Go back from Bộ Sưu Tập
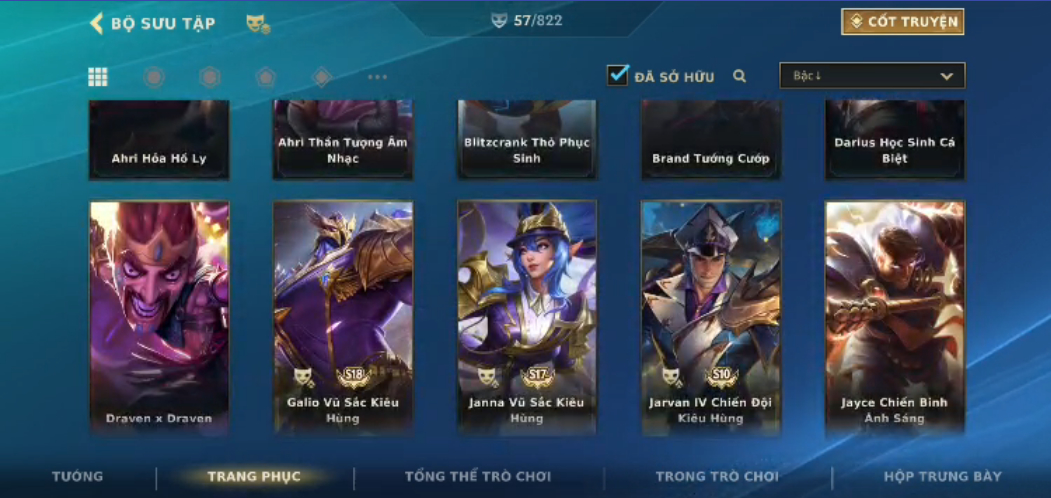 (97, 23)
